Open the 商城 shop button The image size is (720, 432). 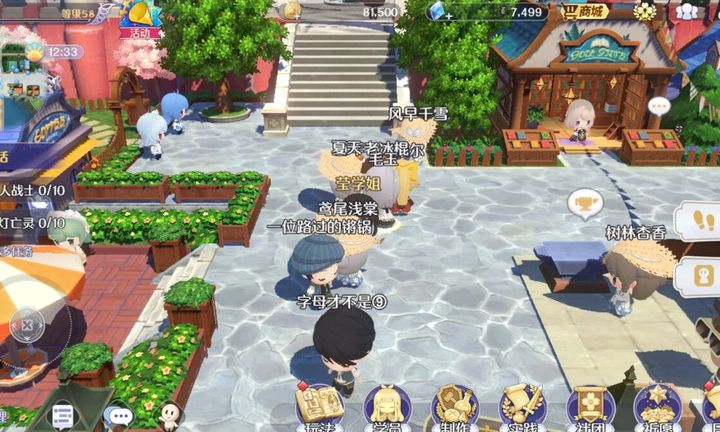586,12
